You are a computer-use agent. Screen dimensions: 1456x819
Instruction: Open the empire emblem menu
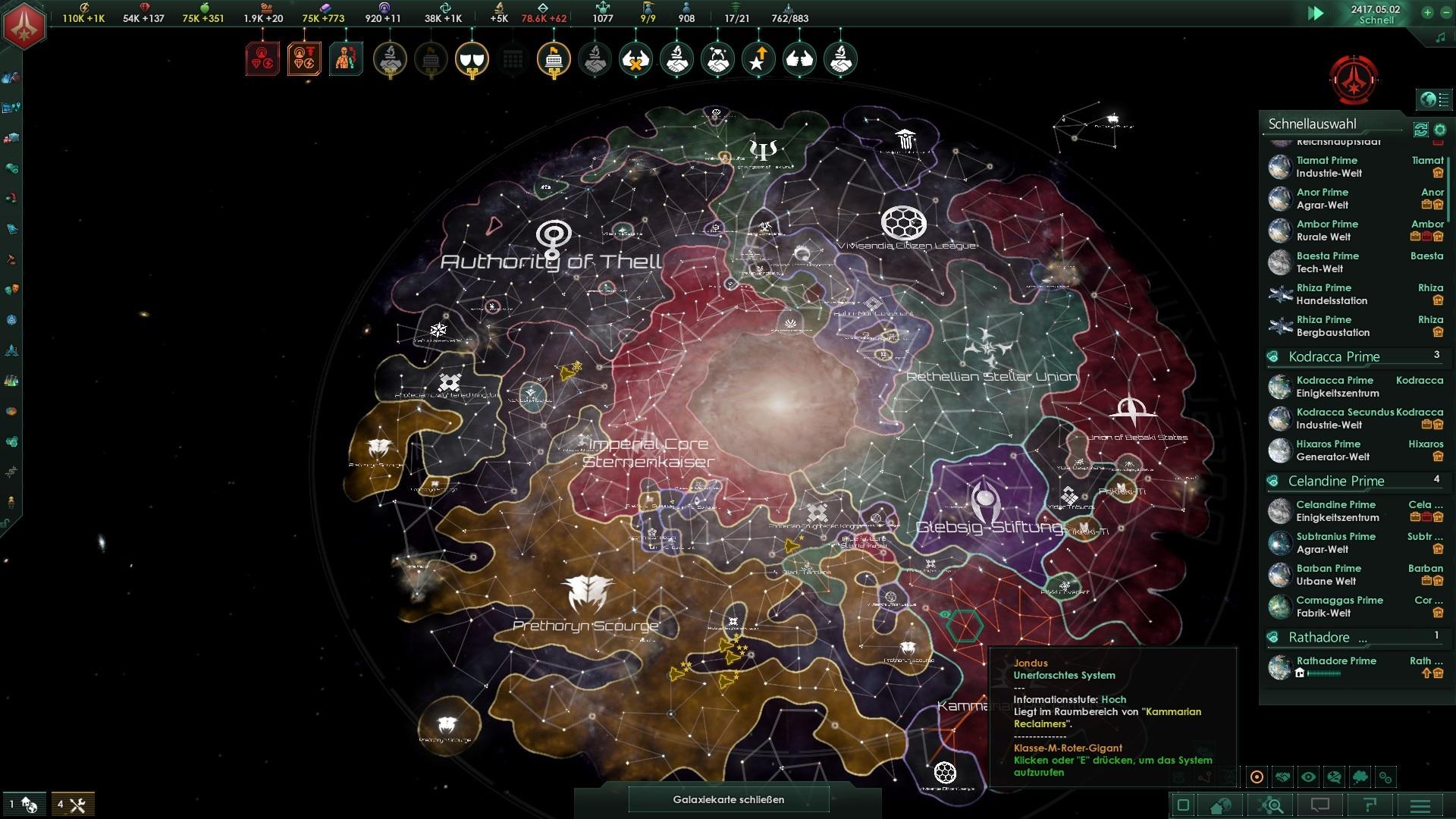pyautogui.click(x=25, y=25)
